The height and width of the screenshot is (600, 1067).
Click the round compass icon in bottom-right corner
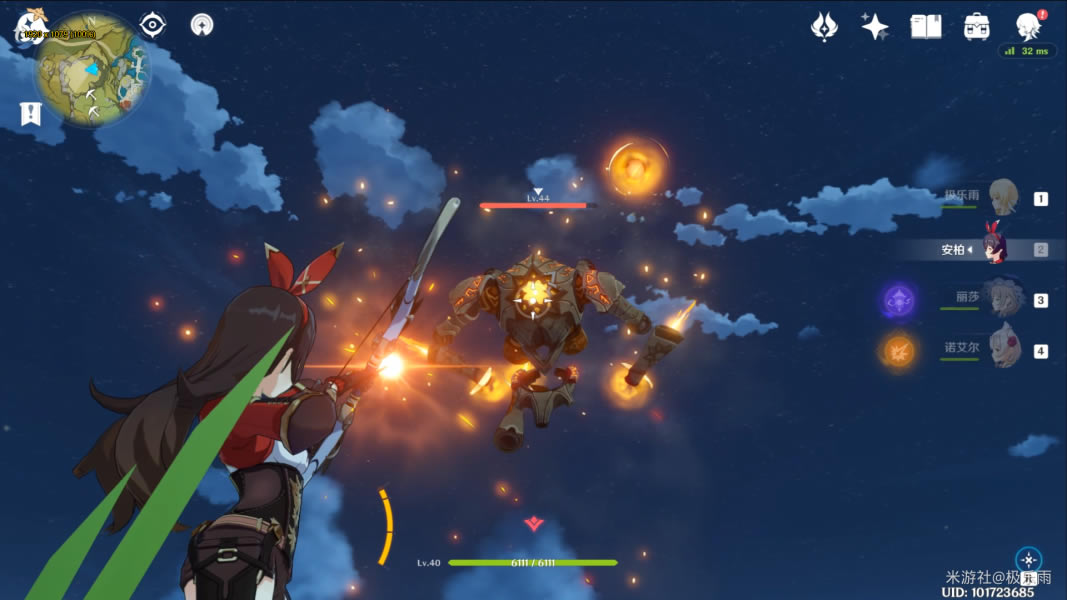[x=1028, y=560]
